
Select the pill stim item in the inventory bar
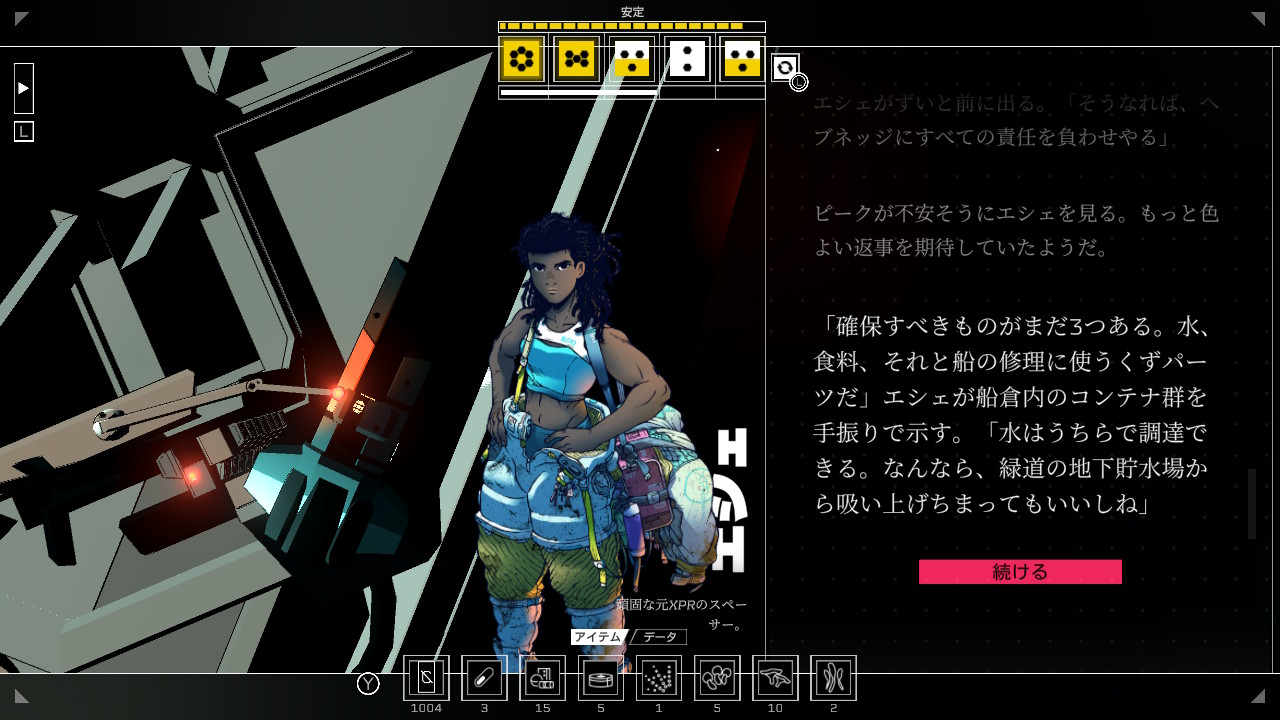pyautogui.click(x=484, y=677)
